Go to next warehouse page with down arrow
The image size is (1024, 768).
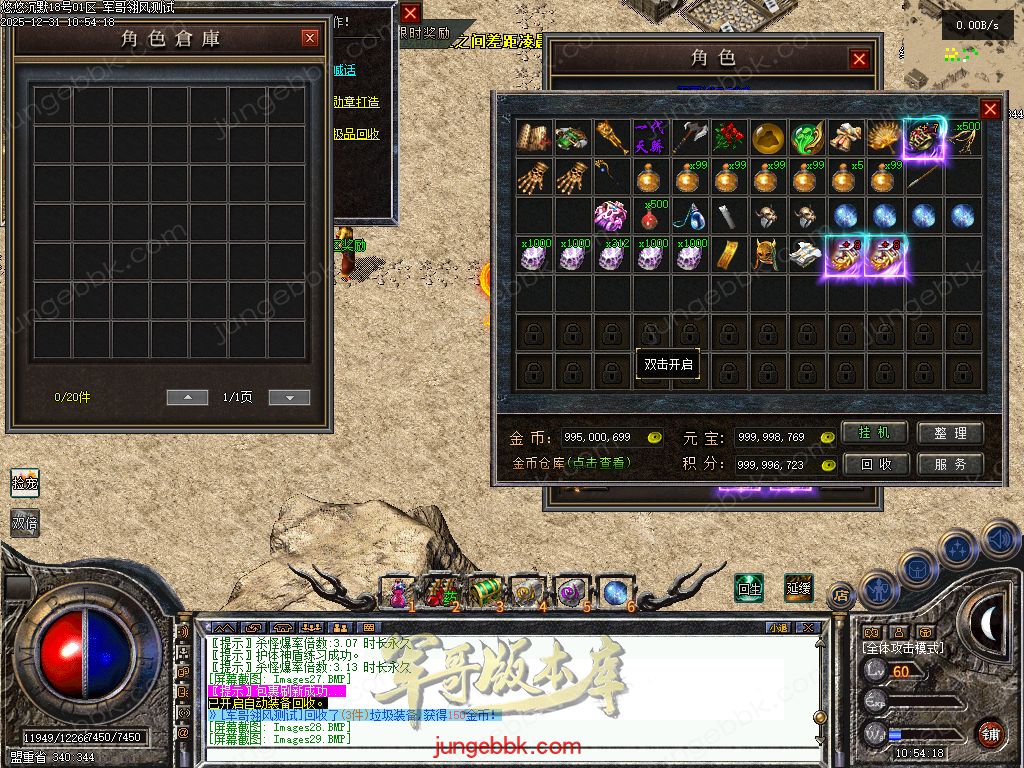point(289,397)
